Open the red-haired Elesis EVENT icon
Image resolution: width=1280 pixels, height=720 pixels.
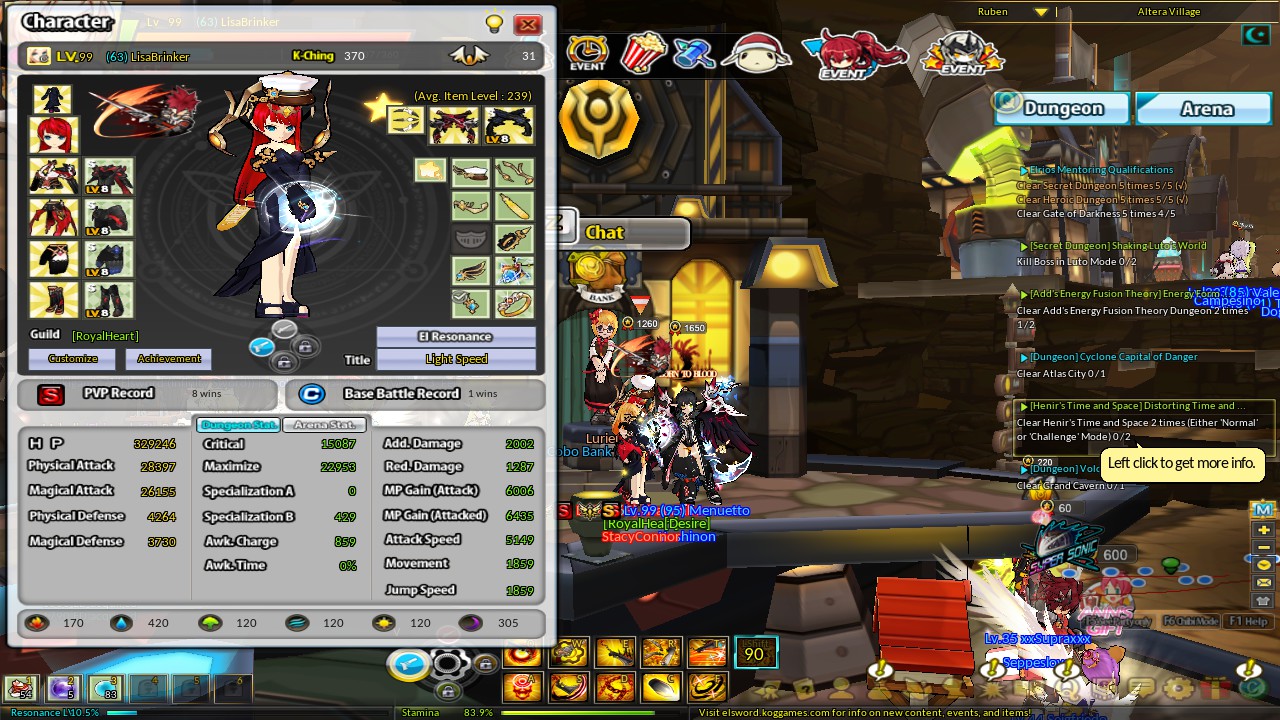852,52
